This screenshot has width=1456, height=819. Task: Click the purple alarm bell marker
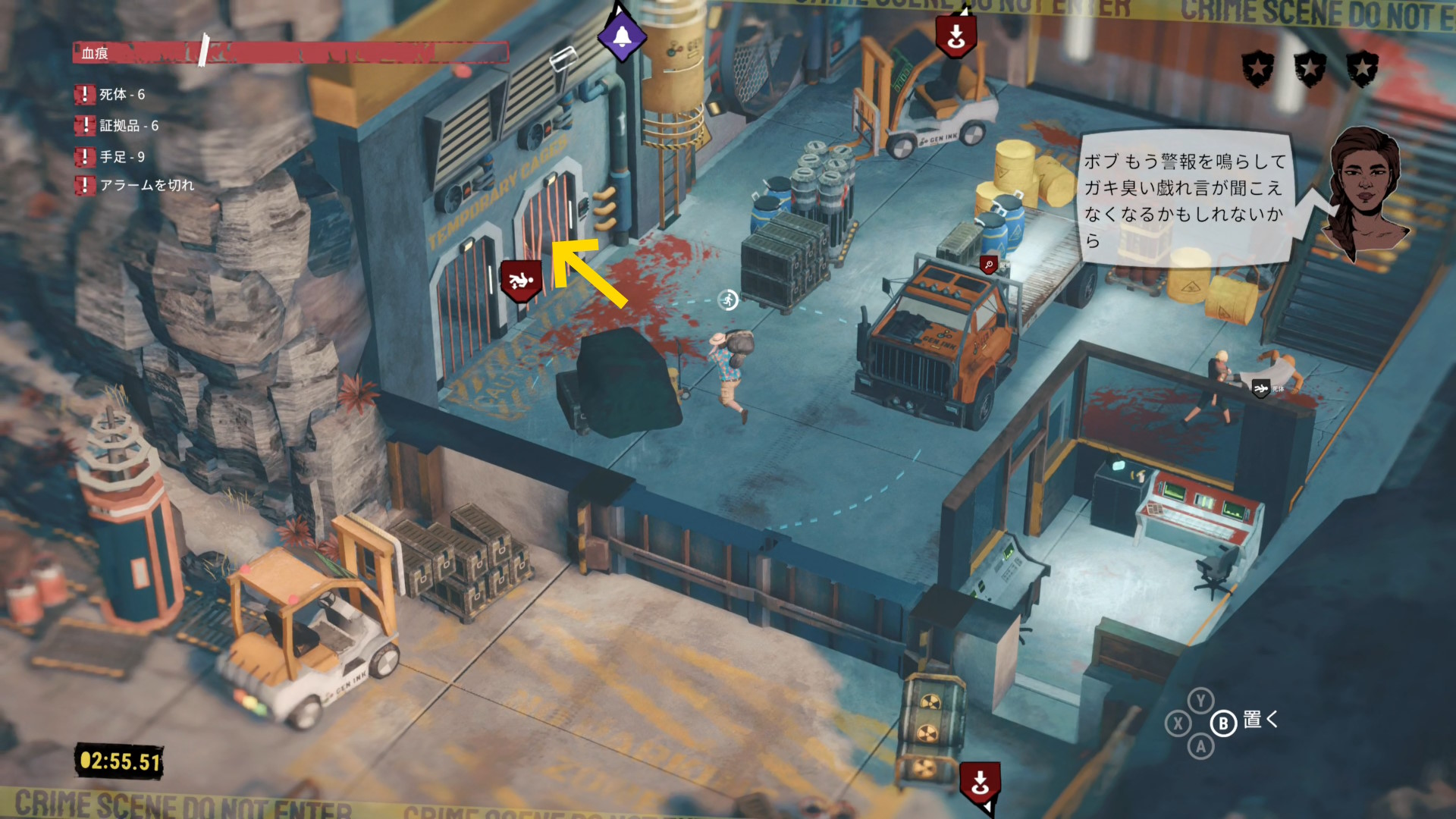tap(622, 36)
